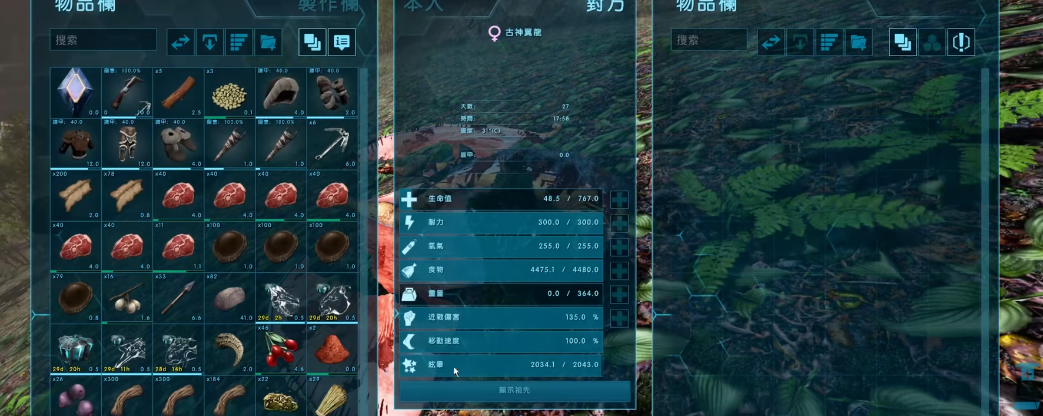Add a point to Health (生命值)
The image size is (1043, 416).
coord(619,199)
